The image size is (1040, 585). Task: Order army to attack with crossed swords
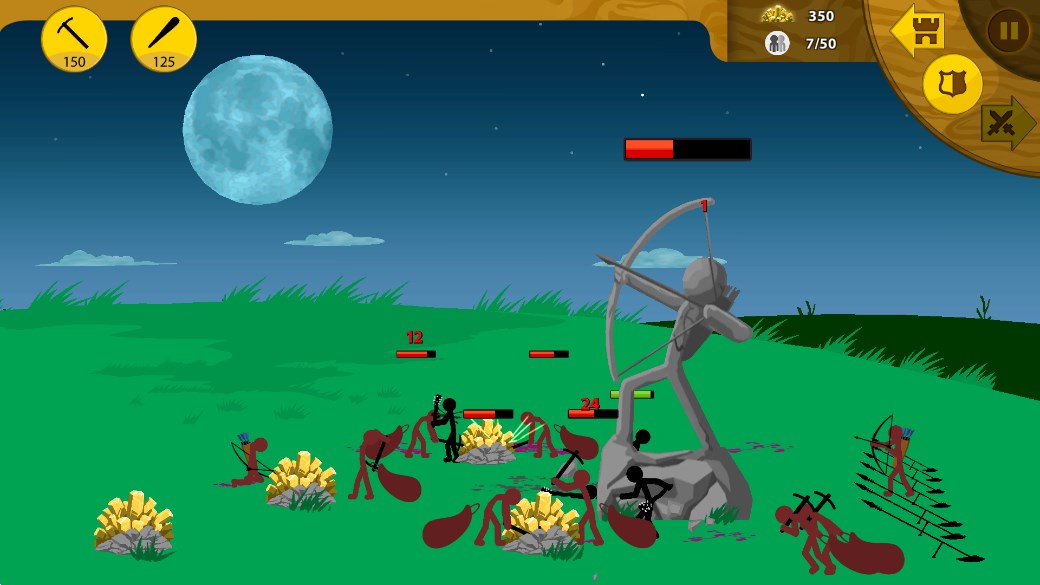point(1004,123)
